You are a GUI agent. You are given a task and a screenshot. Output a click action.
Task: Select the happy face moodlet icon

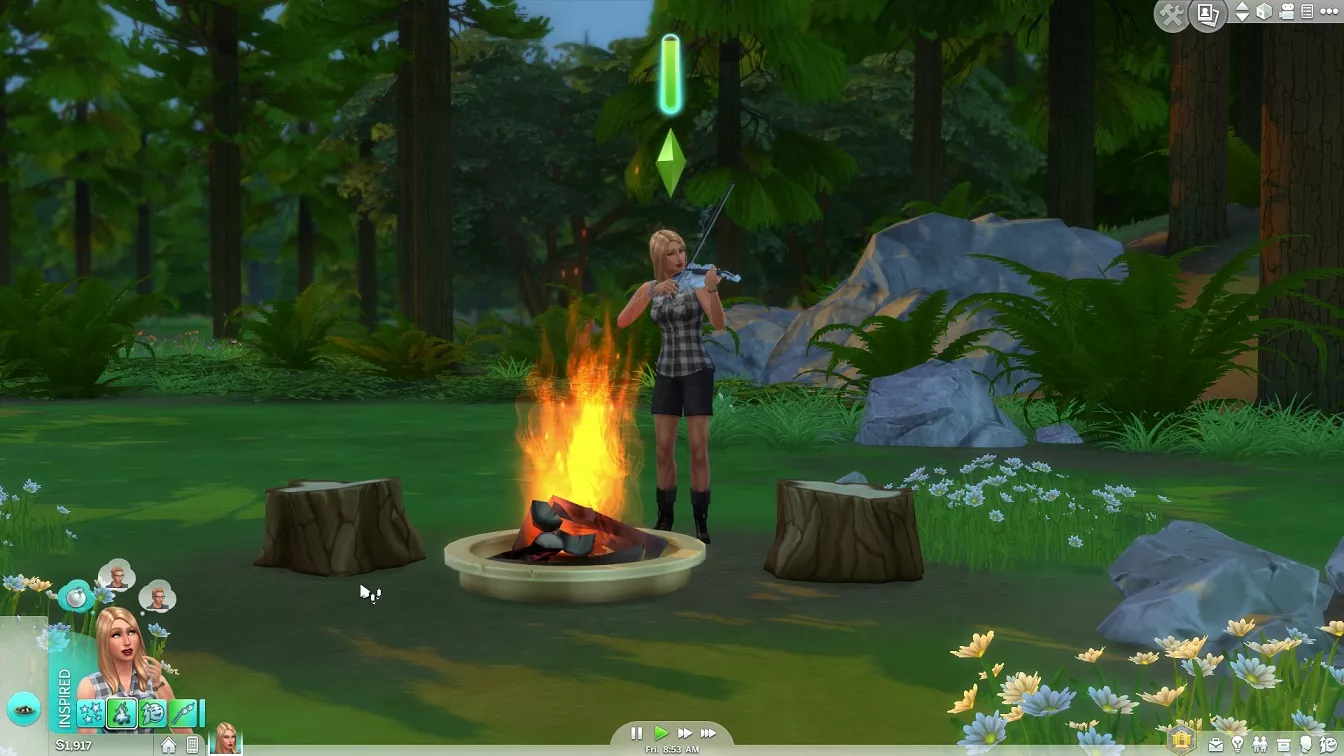pos(153,712)
